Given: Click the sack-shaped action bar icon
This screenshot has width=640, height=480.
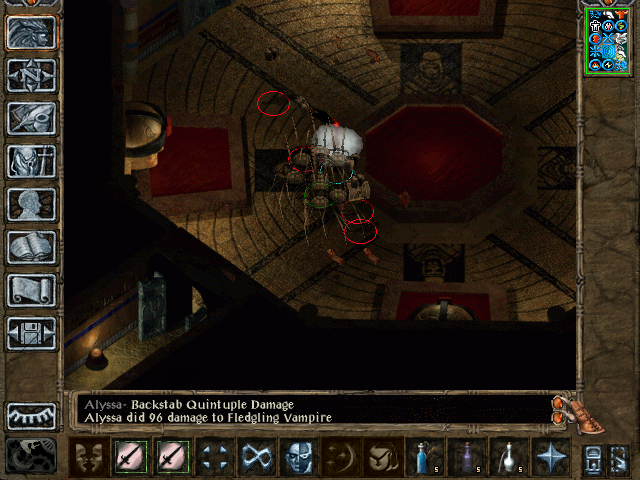Looking at the screenshot, I should tap(382, 458).
